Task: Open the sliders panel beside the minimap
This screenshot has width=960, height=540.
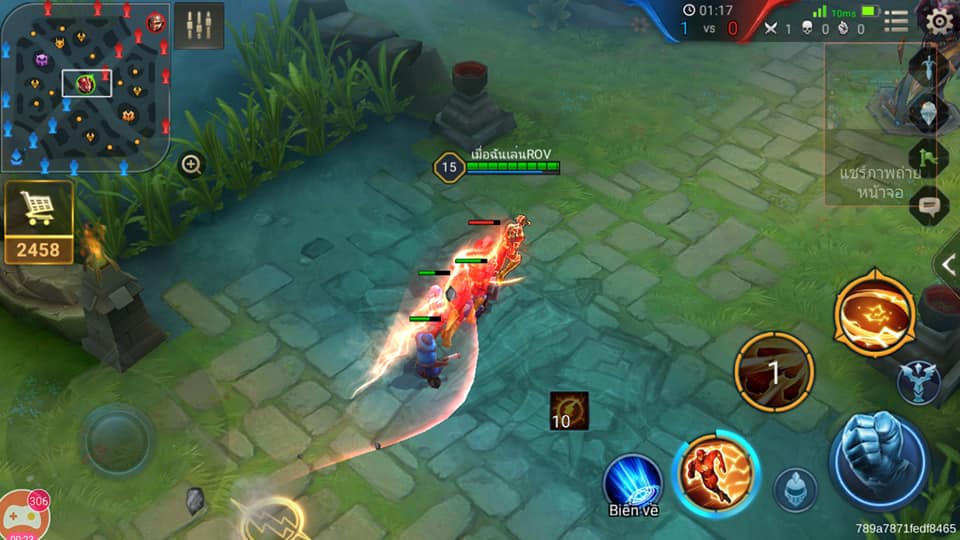Action: tap(198, 26)
